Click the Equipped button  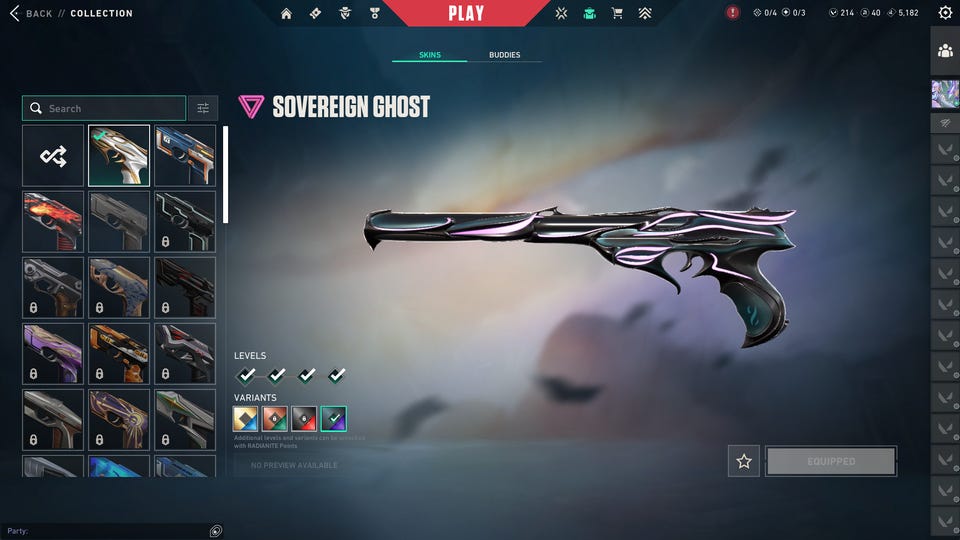tap(831, 461)
